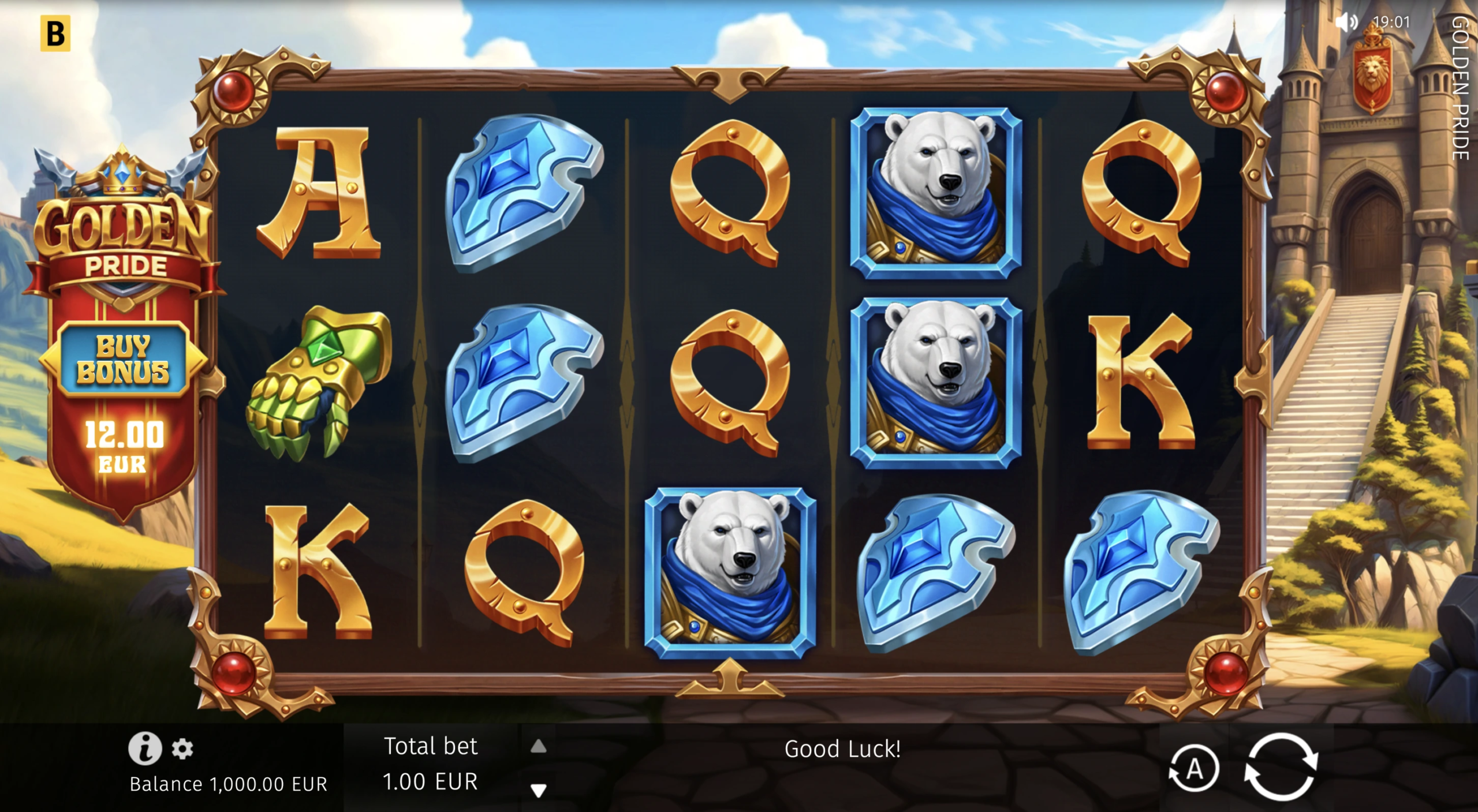Open the settings gear
This screenshot has height=812, width=1478.
click(182, 749)
